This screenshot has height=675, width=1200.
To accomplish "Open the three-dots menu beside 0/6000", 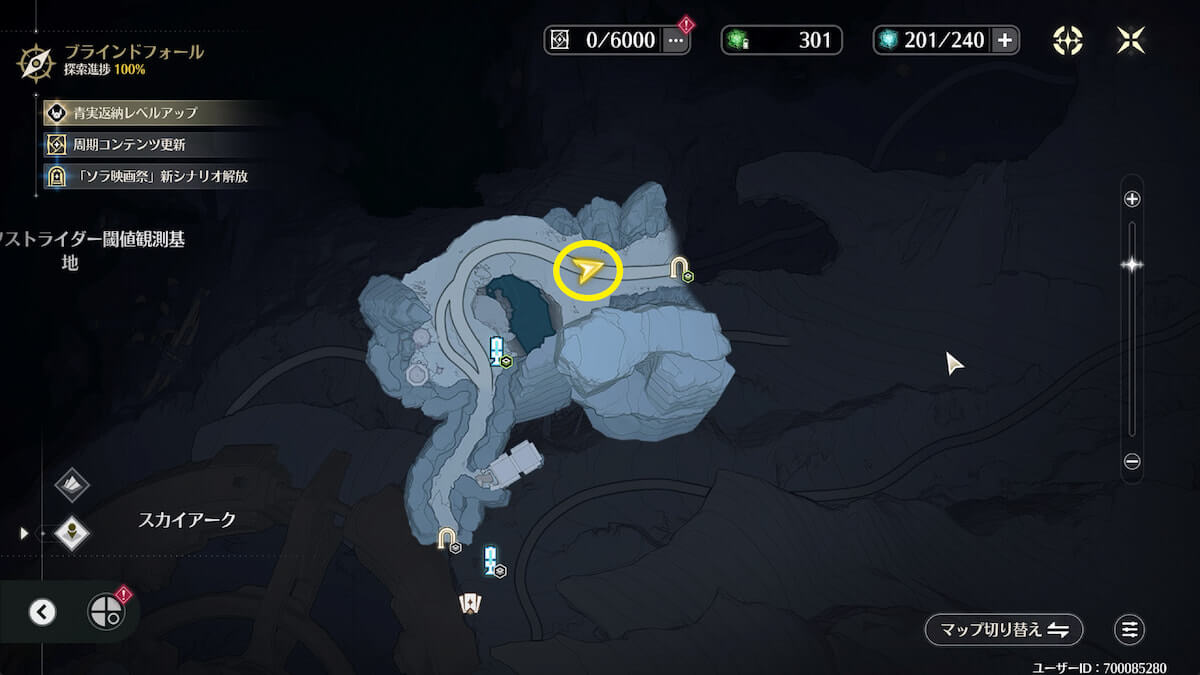I will tap(676, 40).
